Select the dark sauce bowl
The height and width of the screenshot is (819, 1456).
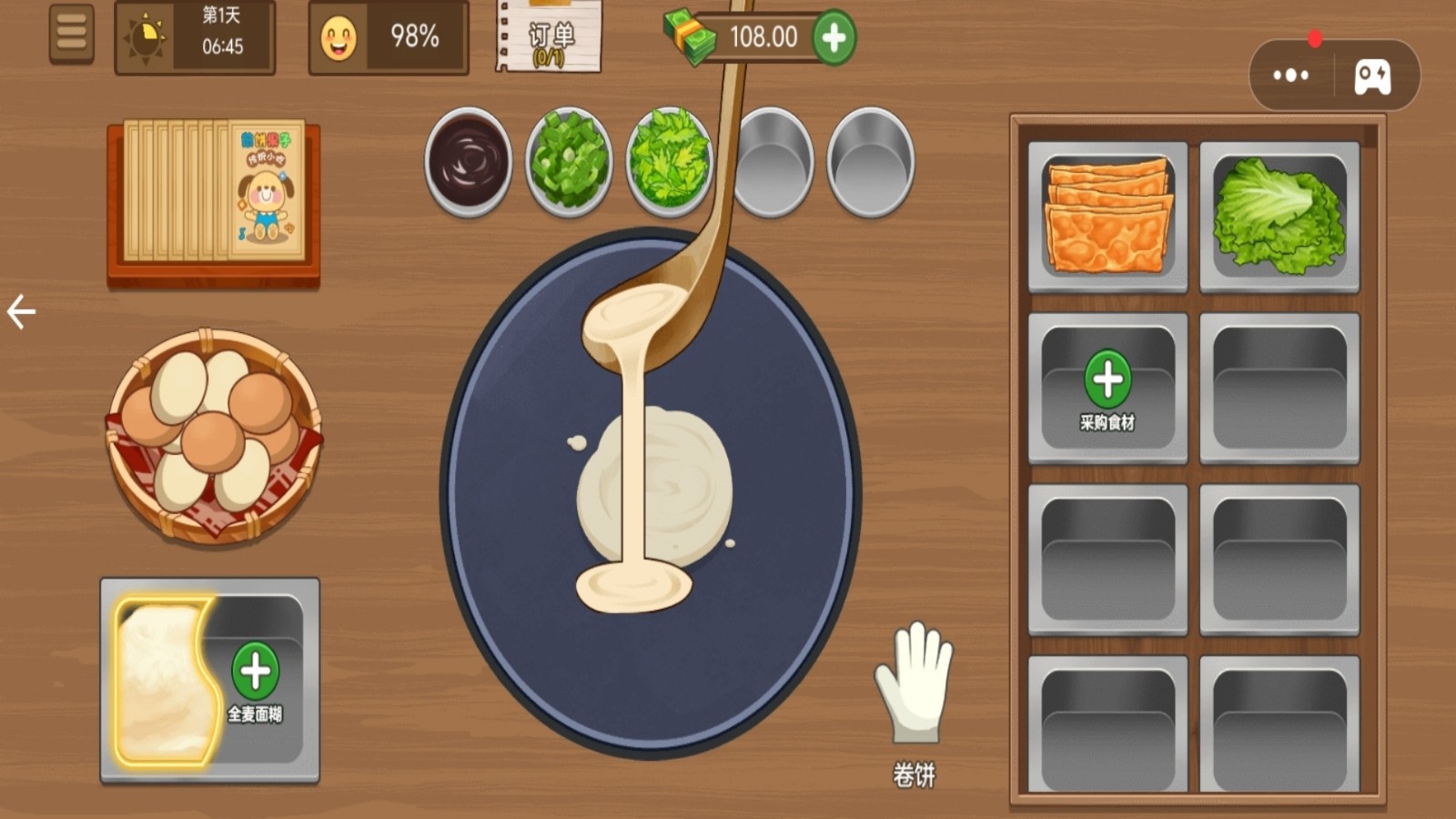[469, 161]
